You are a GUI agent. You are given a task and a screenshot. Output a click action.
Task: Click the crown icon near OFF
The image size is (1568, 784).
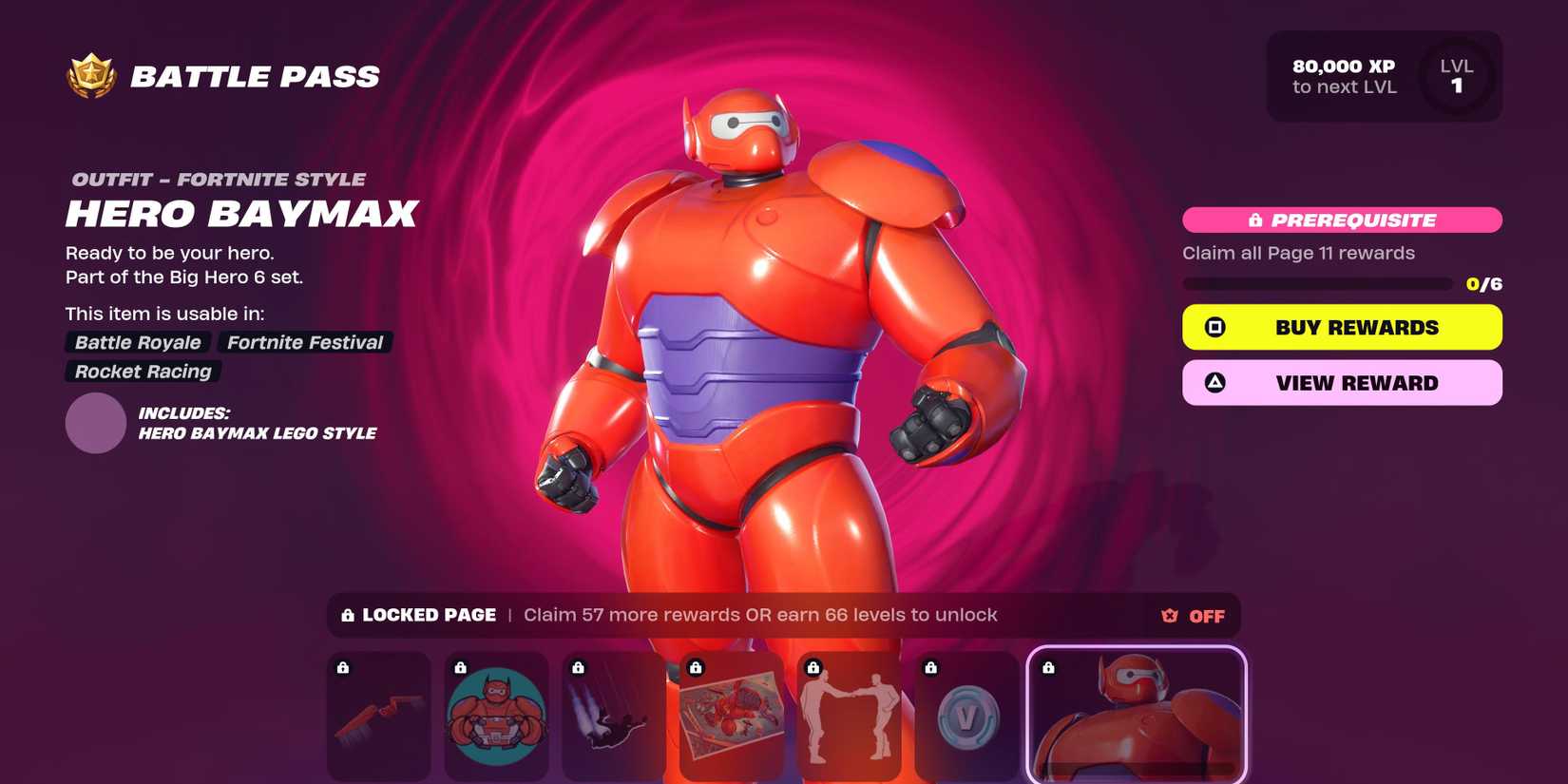(1166, 615)
